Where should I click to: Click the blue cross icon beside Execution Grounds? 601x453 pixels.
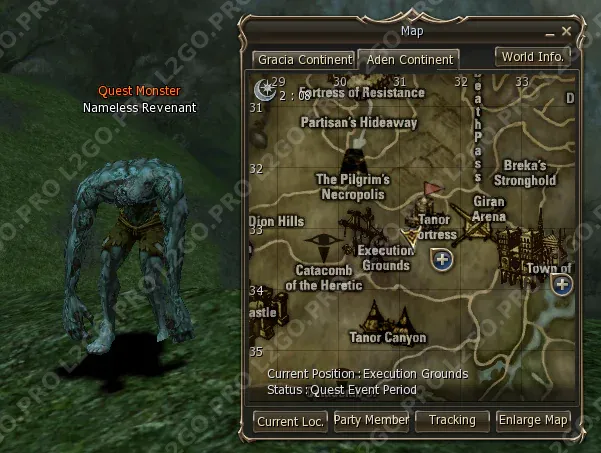click(x=442, y=260)
